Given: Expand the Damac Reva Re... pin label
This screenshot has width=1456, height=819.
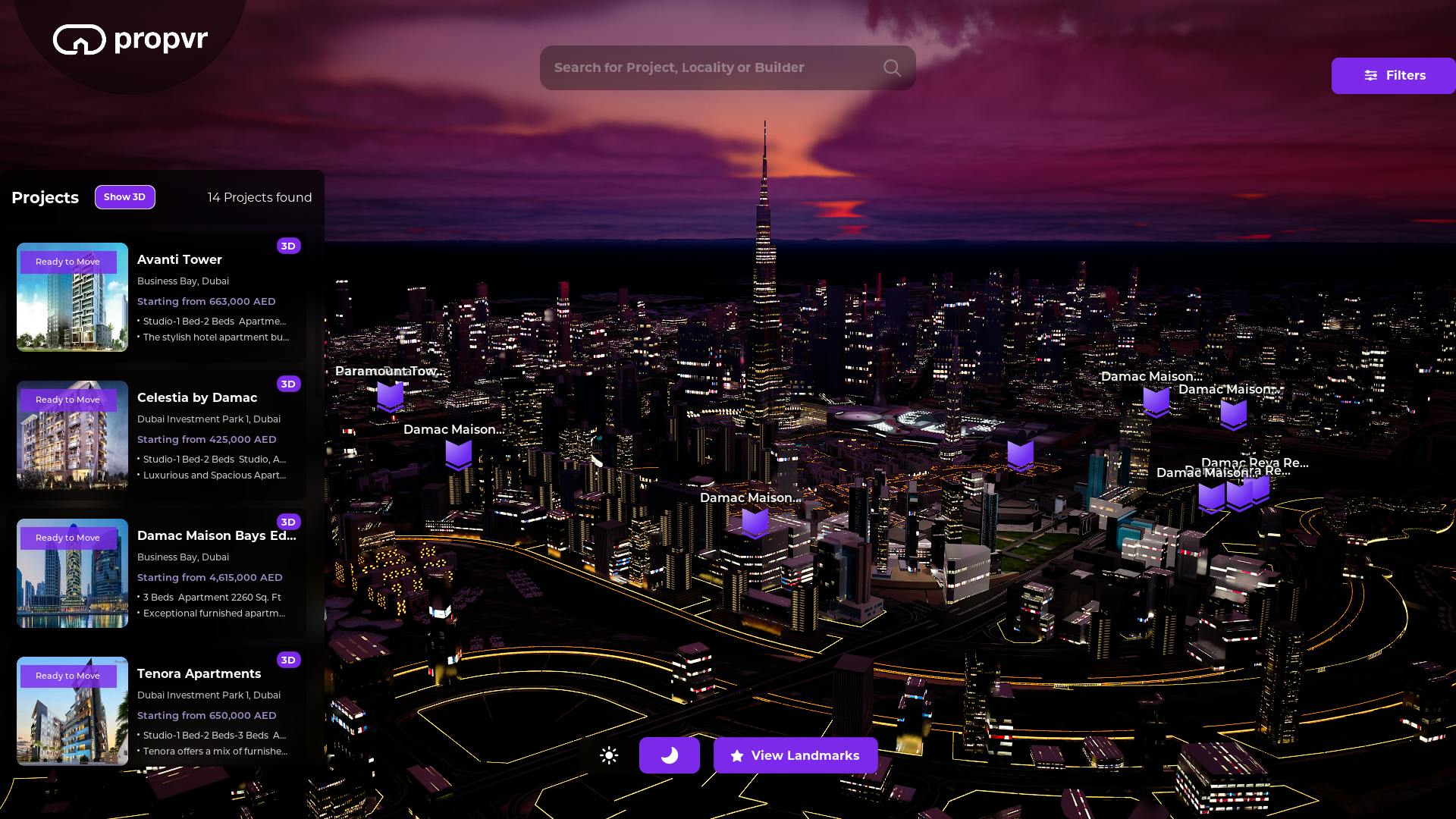Looking at the screenshot, I should click(1255, 462).
